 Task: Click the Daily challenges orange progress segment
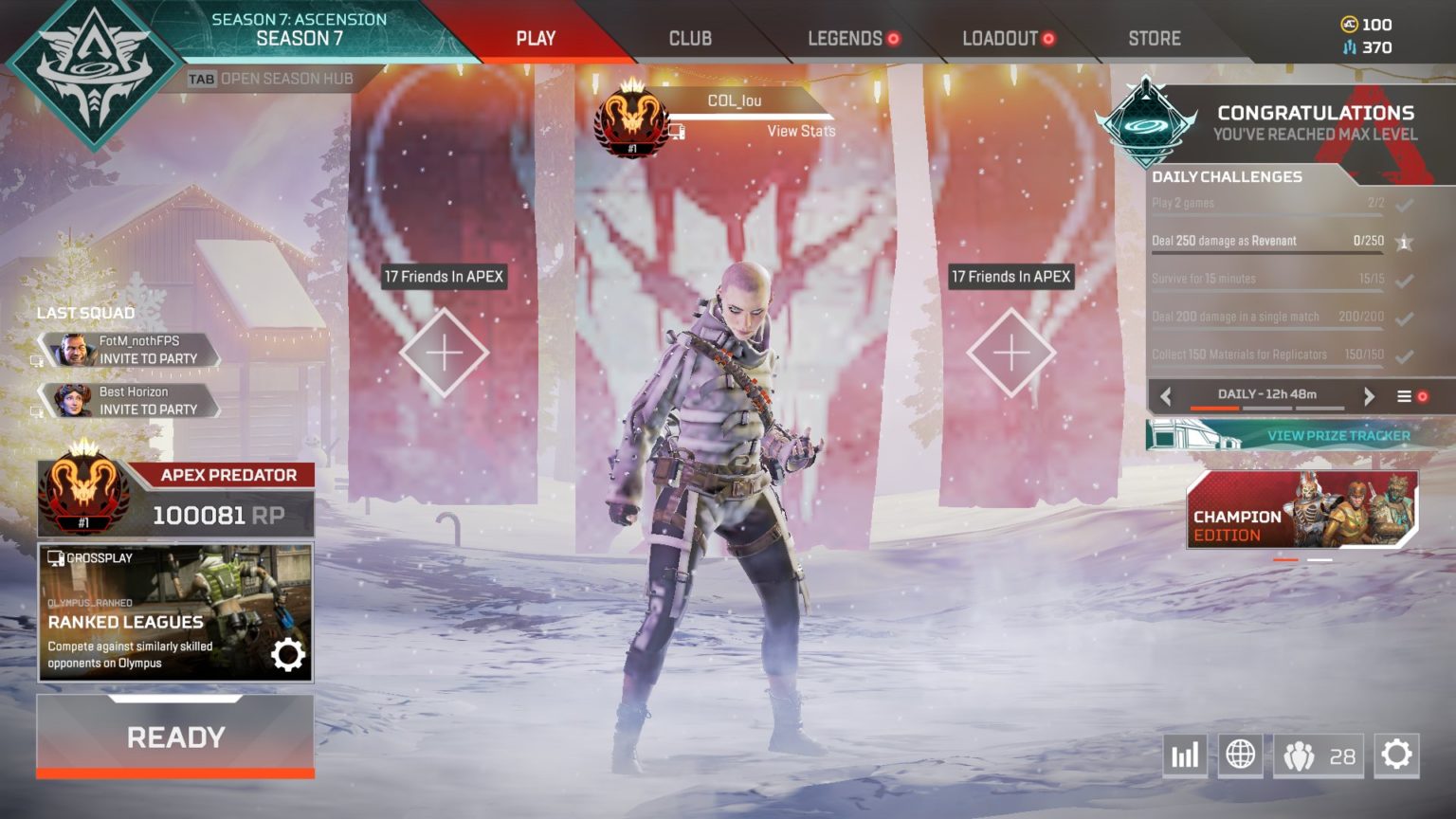click(x=1213, y=408)
